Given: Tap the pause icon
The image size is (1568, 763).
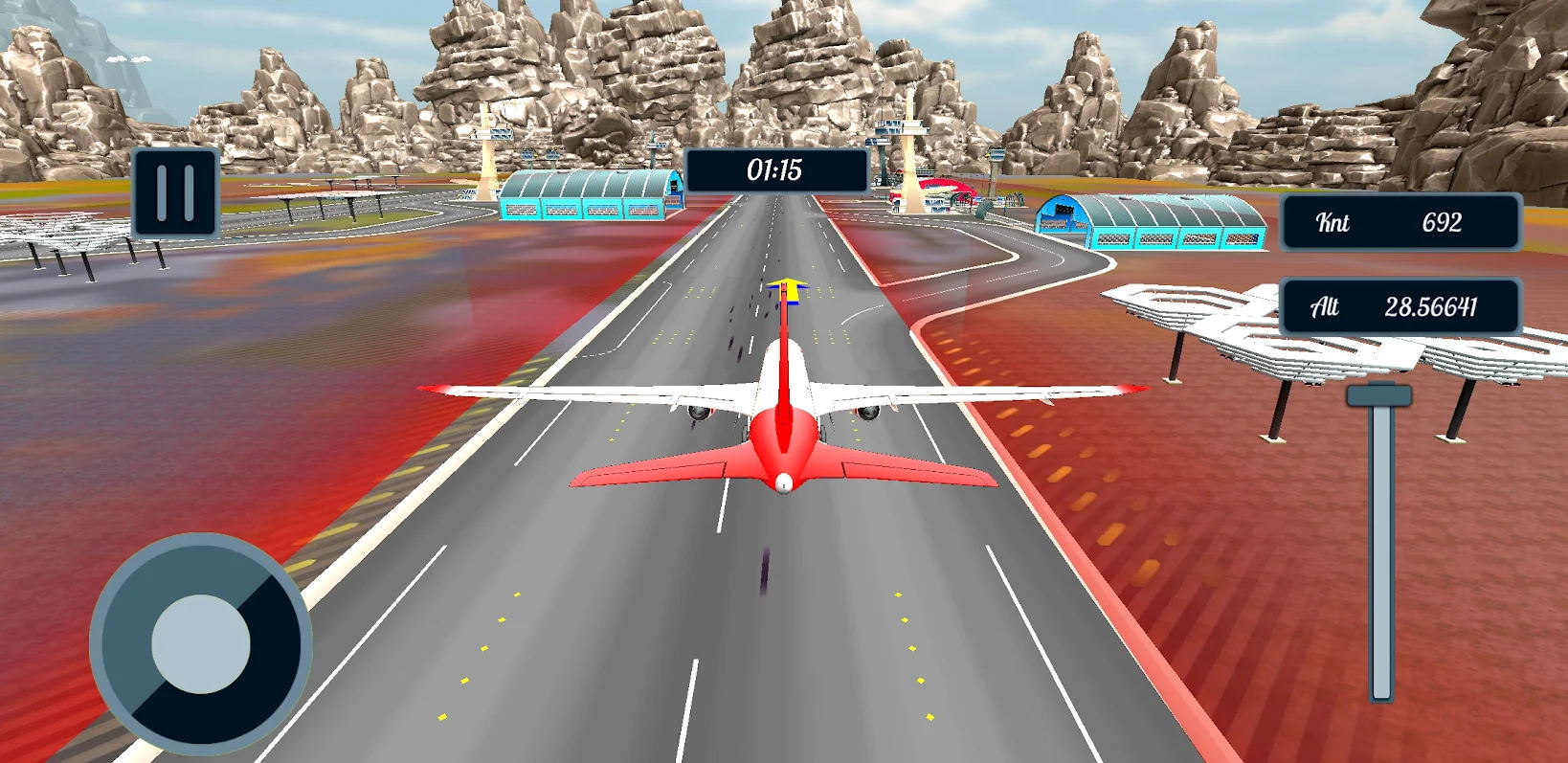Looking at the screenshot, I should coord(175,191).
